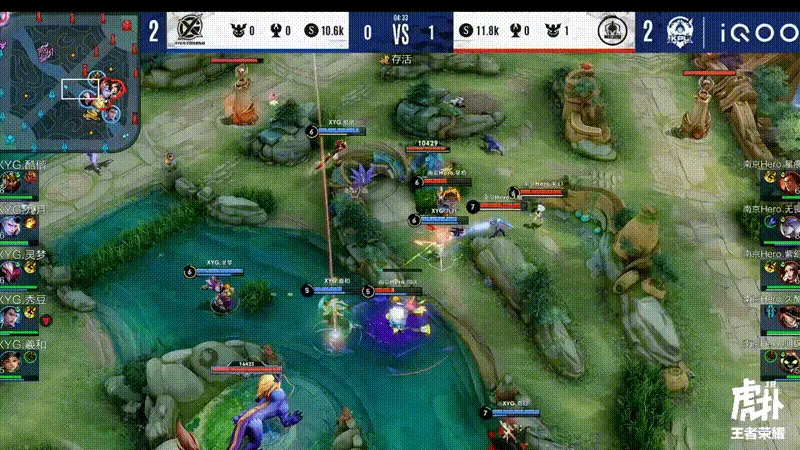Click the 南京Hero team logo on scoreboard

(611, 32)
